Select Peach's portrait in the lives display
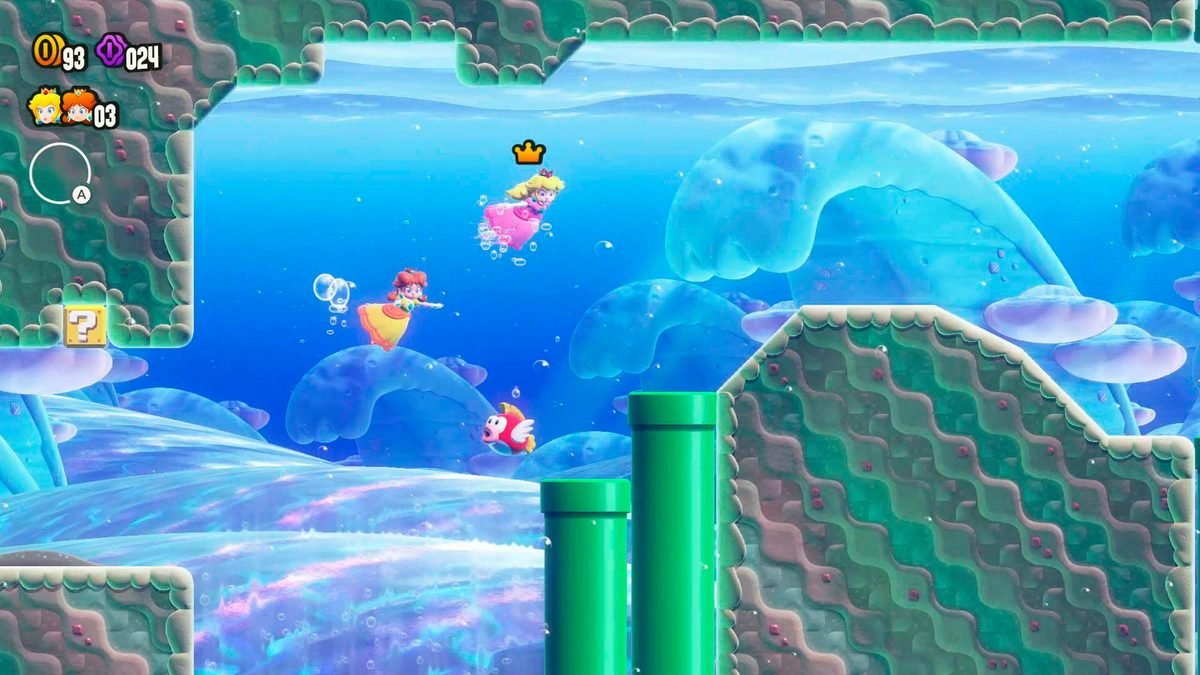The height and width of the screenshot is (675, 1200). click(45, 108)
